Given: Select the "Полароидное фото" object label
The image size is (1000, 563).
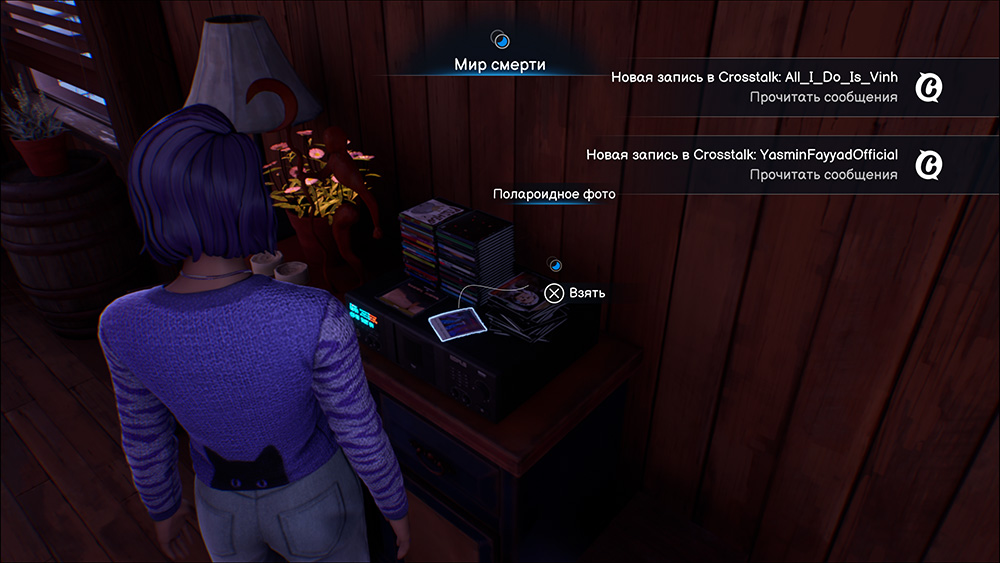Looking at the screenshot, I should point(554,194).
